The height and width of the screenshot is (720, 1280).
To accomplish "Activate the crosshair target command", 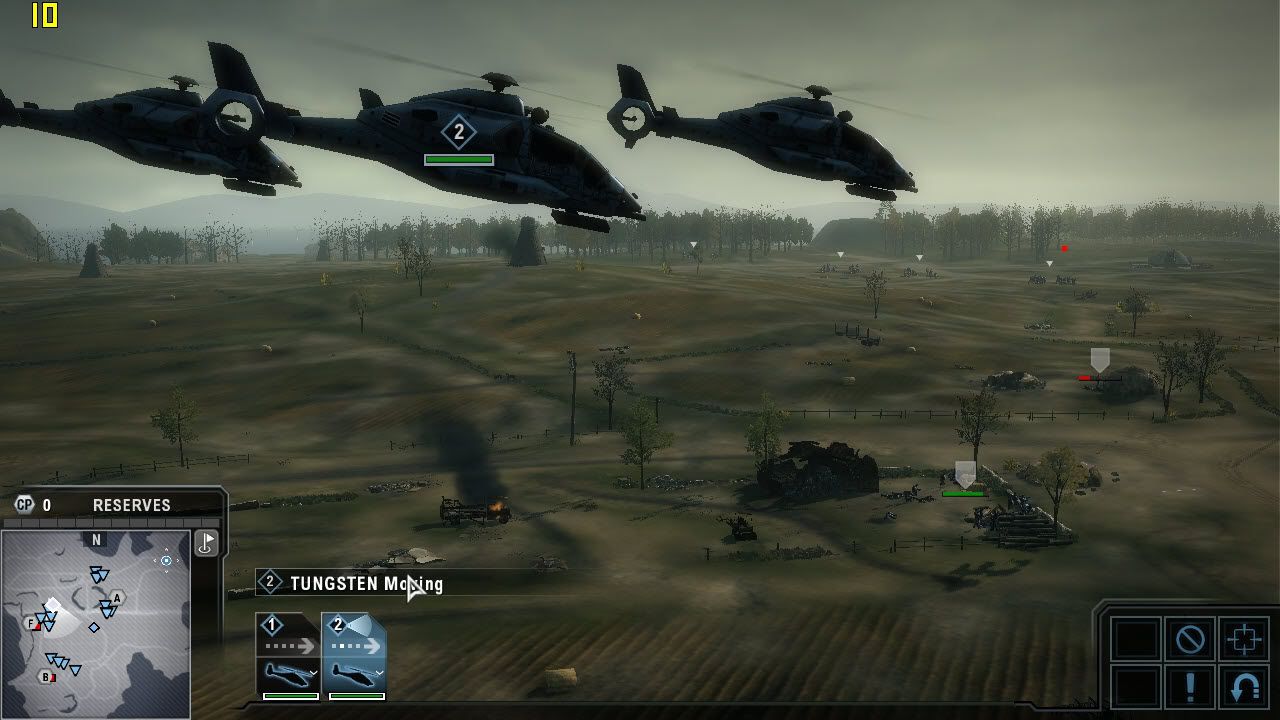I will point(1243,639).
